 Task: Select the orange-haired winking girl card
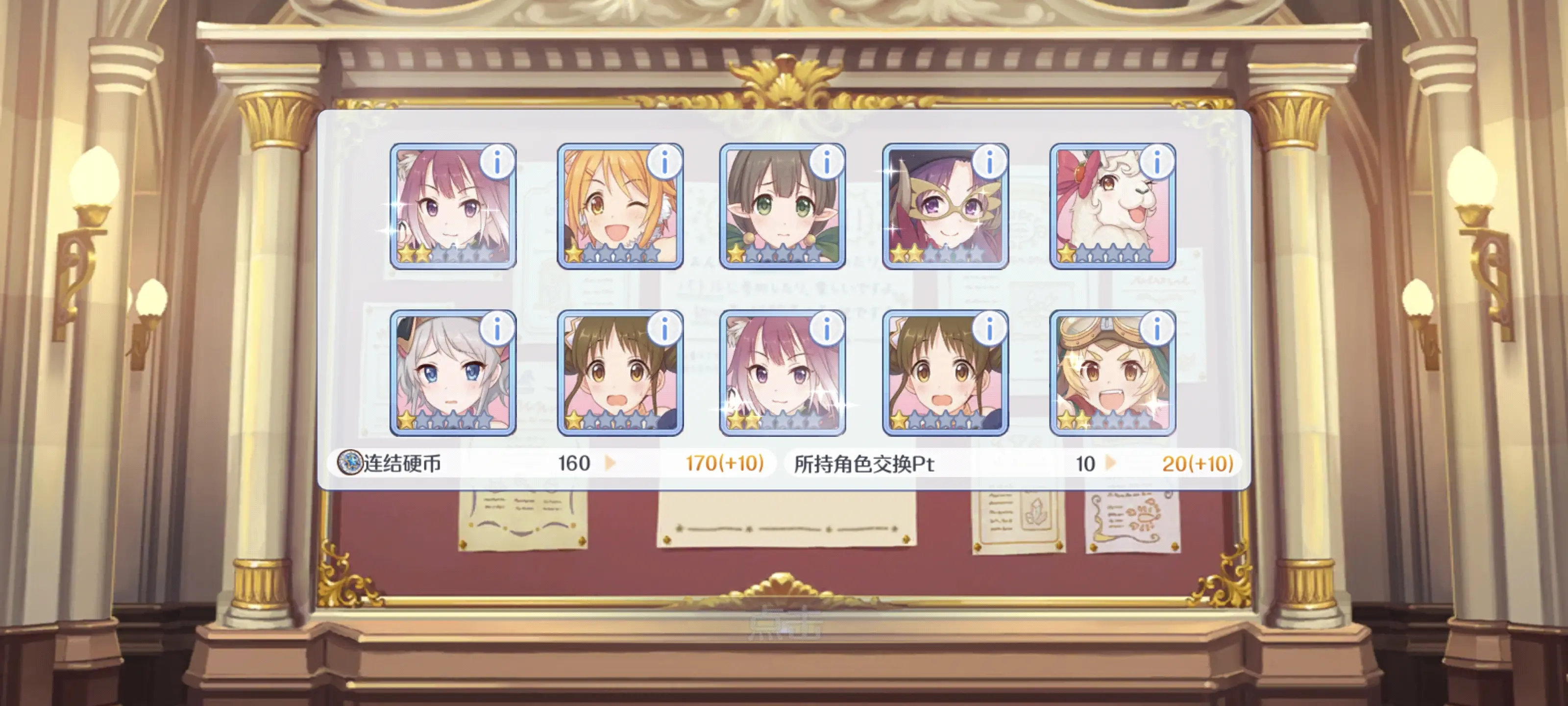pyautogui.click(x=612, y=210)
